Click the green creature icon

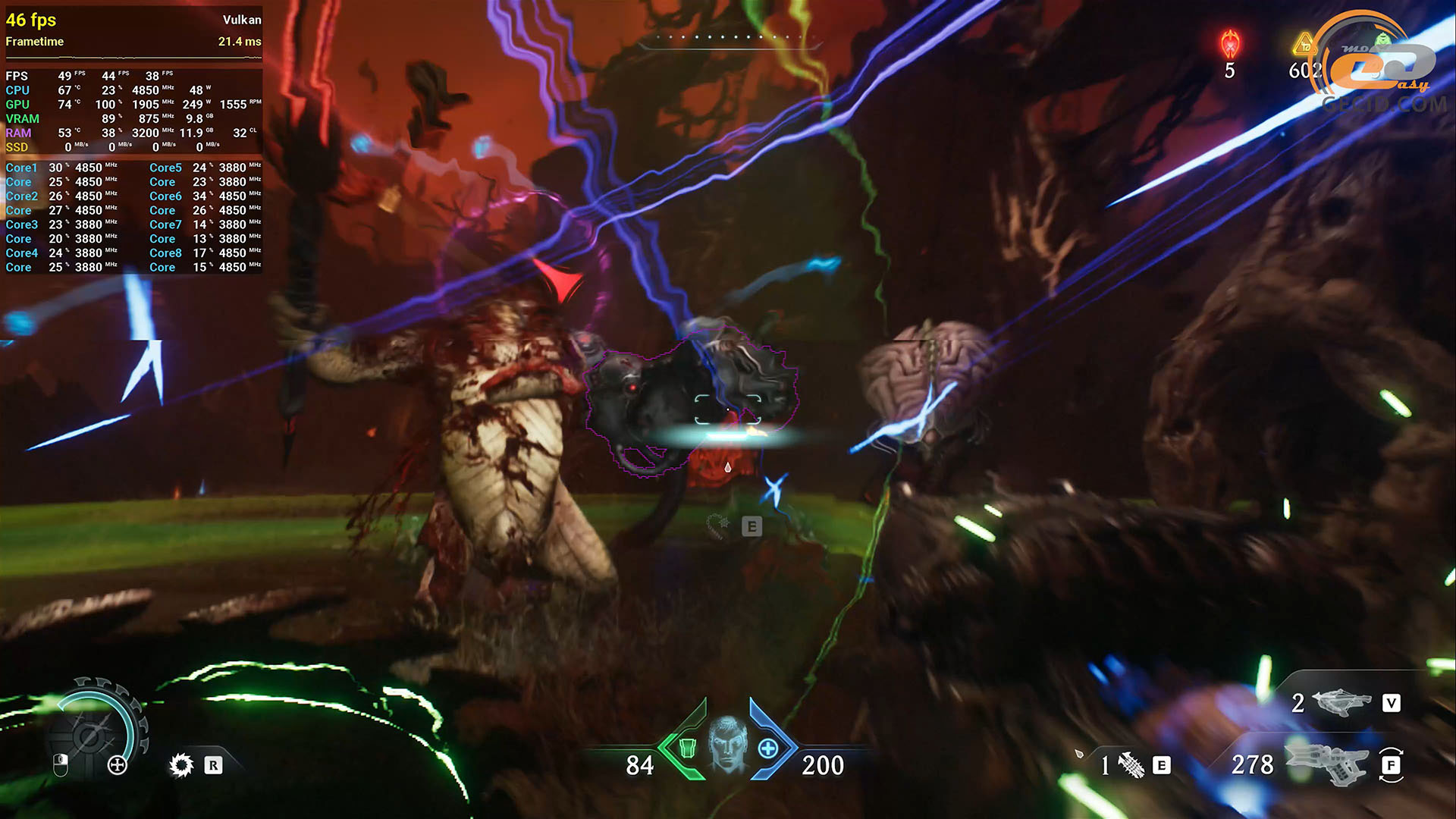1382,38
